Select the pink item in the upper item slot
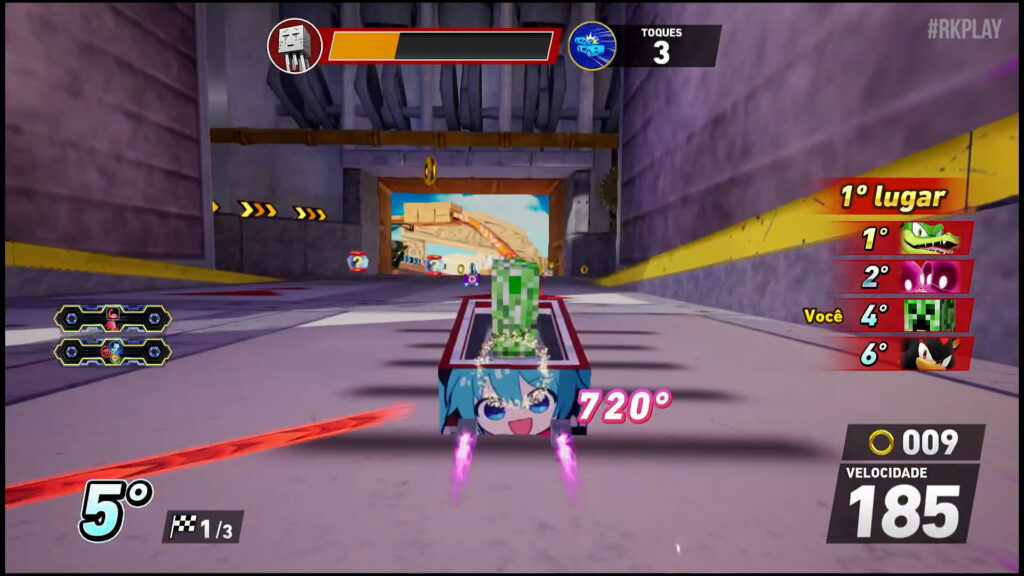The image size is (1024, 576). pyautogui.click(x=113, y=319)
